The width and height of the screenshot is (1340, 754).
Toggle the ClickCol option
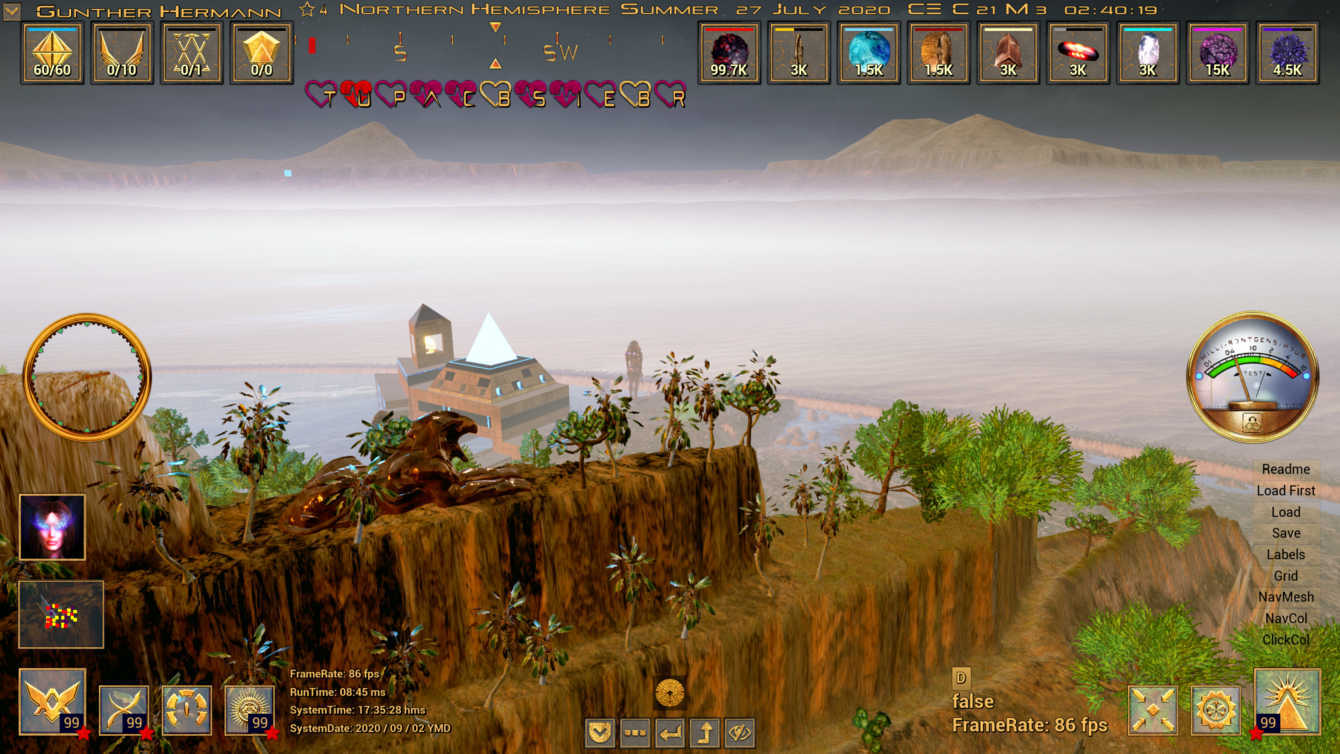[x=1285, y=639]
